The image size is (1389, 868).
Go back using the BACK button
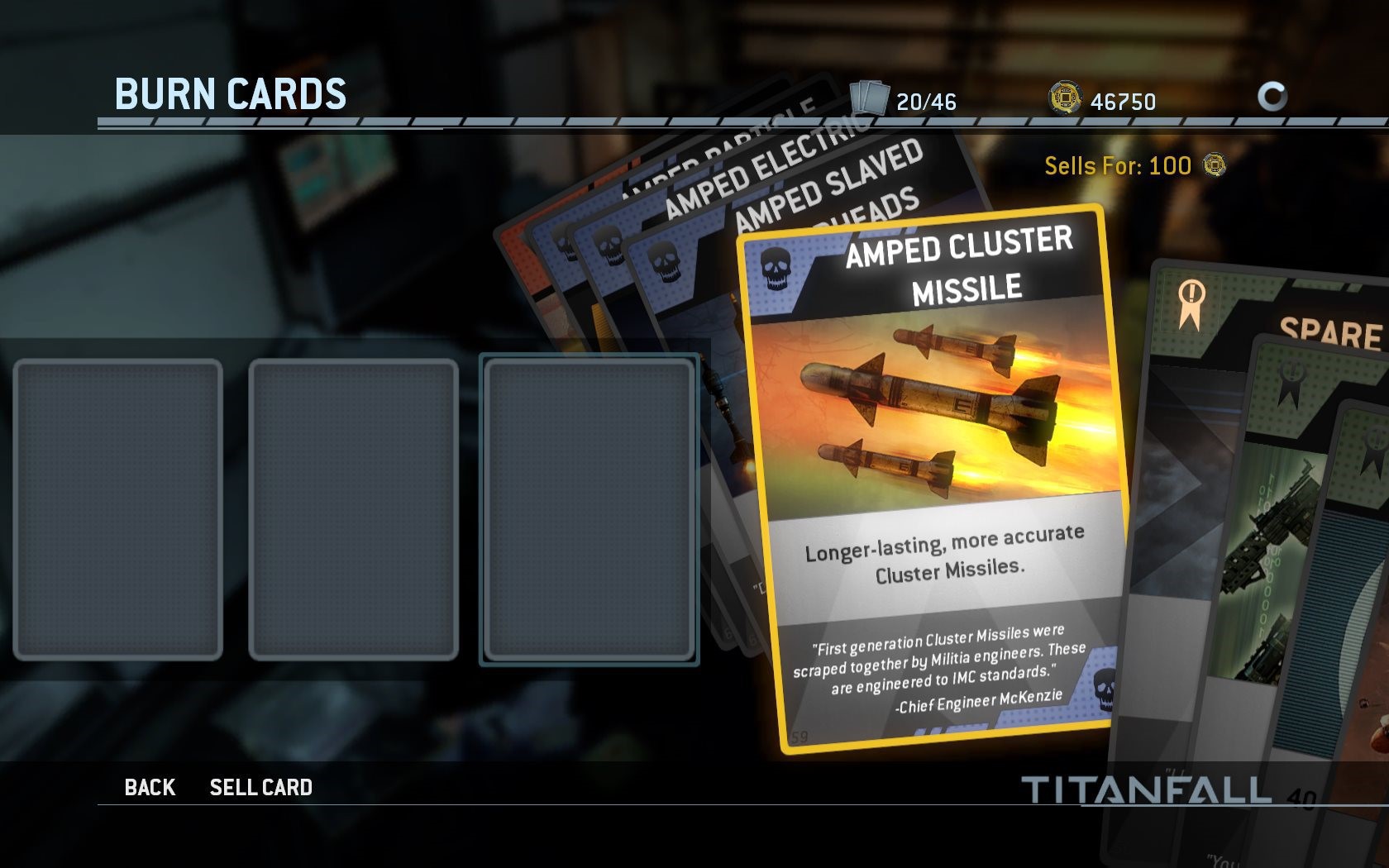pyautogui.click(x=150, y=787)
